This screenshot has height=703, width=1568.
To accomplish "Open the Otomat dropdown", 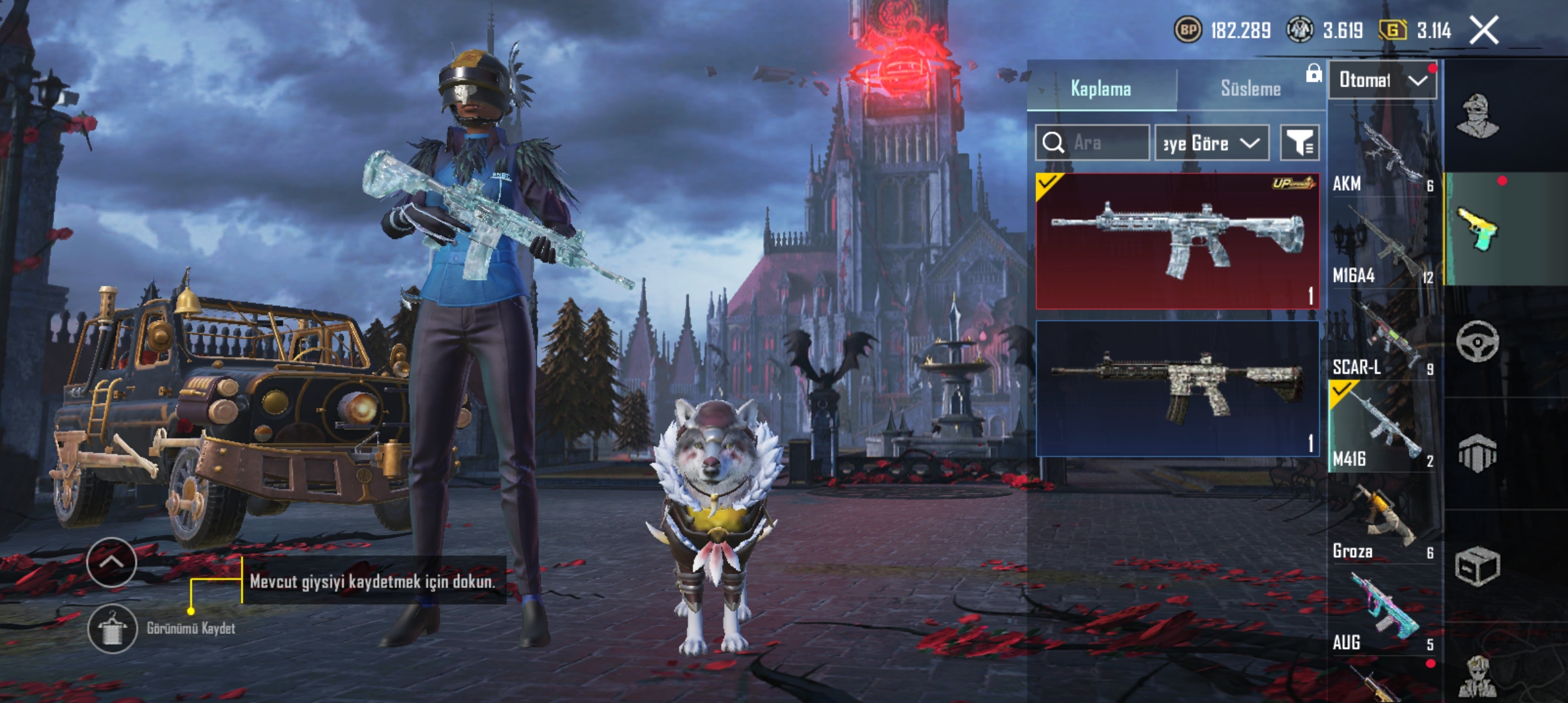I will coord(1382,80).
